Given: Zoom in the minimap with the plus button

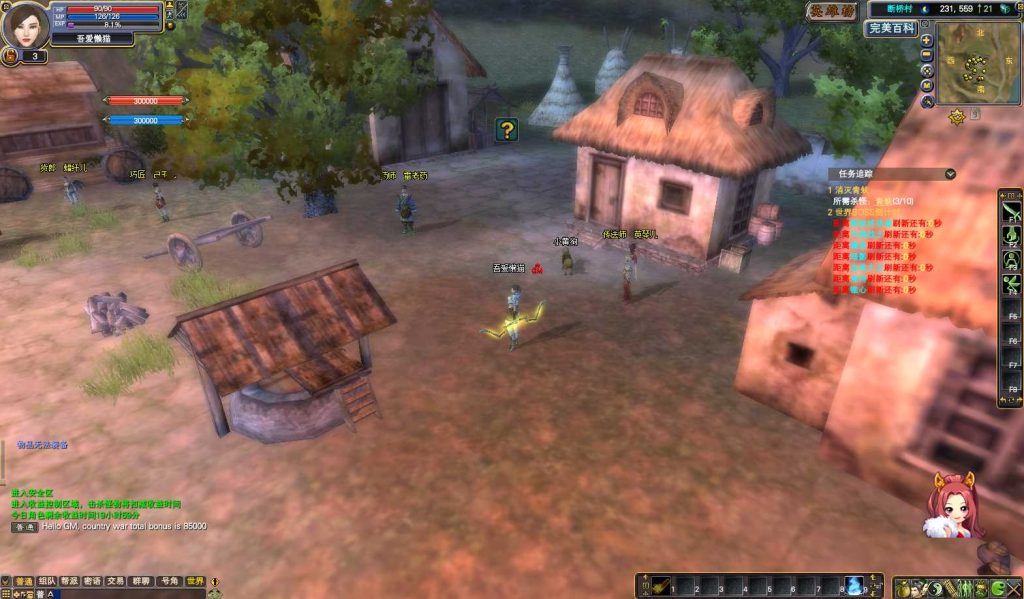Looking at the screenshot, I should pos(927,41).
